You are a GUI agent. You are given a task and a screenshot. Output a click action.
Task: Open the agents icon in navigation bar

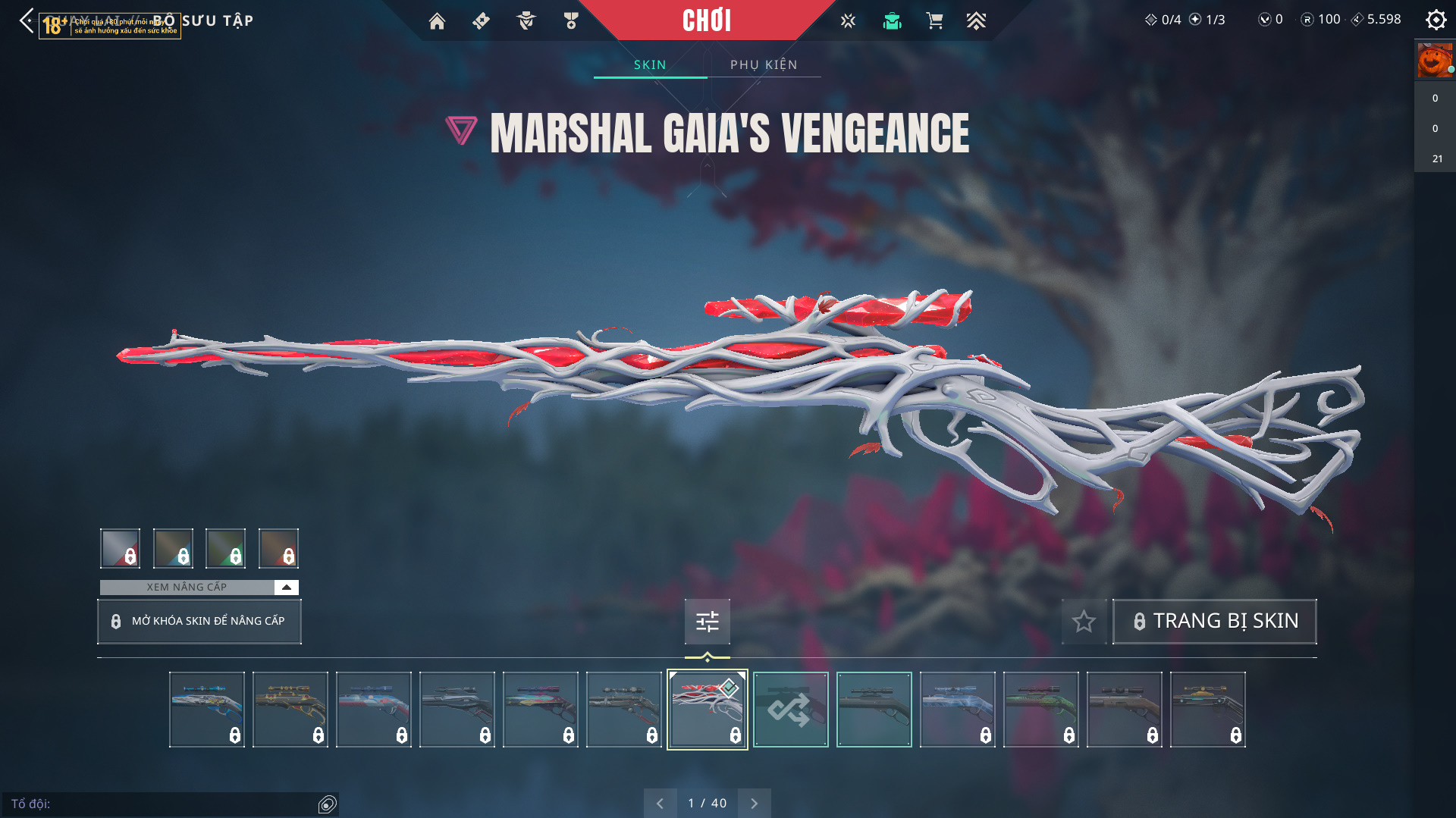coord(526,21)
